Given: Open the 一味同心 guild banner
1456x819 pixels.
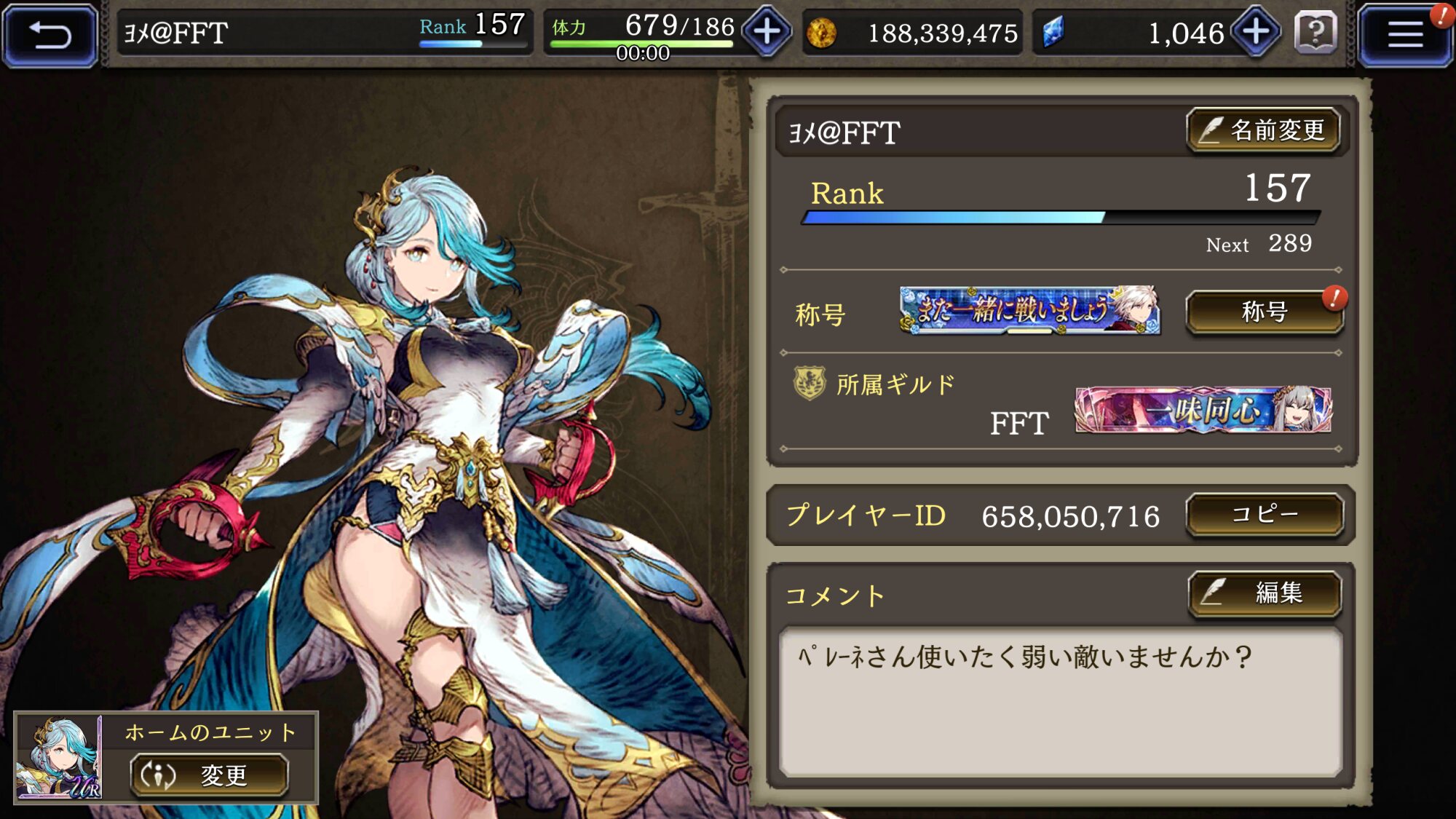Looking at the screenshot, I should tap(1203, 410).
